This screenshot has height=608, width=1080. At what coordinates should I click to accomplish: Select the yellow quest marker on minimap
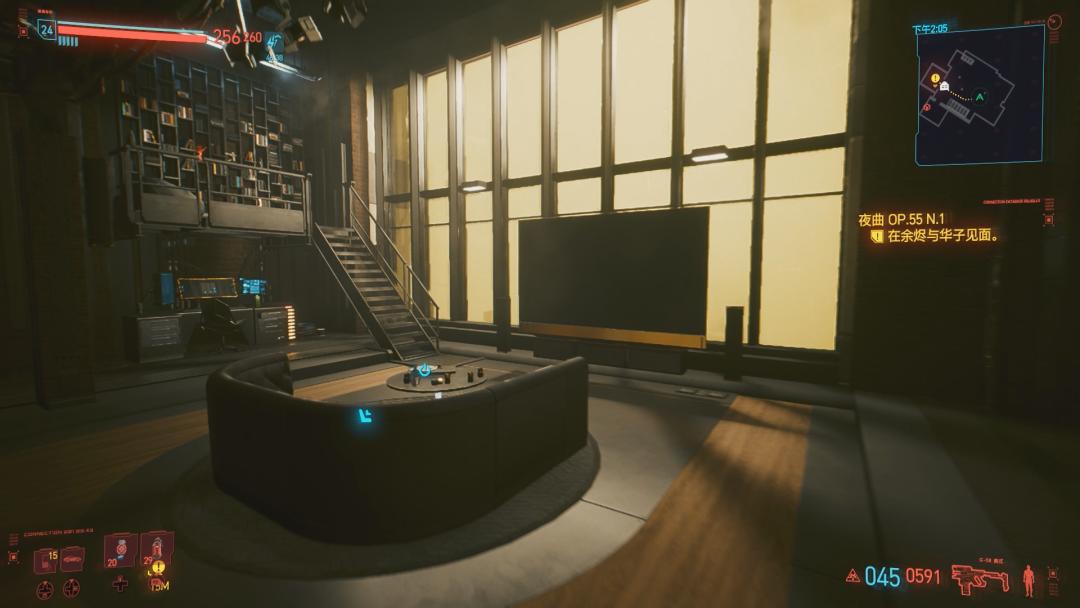click(x=935, y=77)
